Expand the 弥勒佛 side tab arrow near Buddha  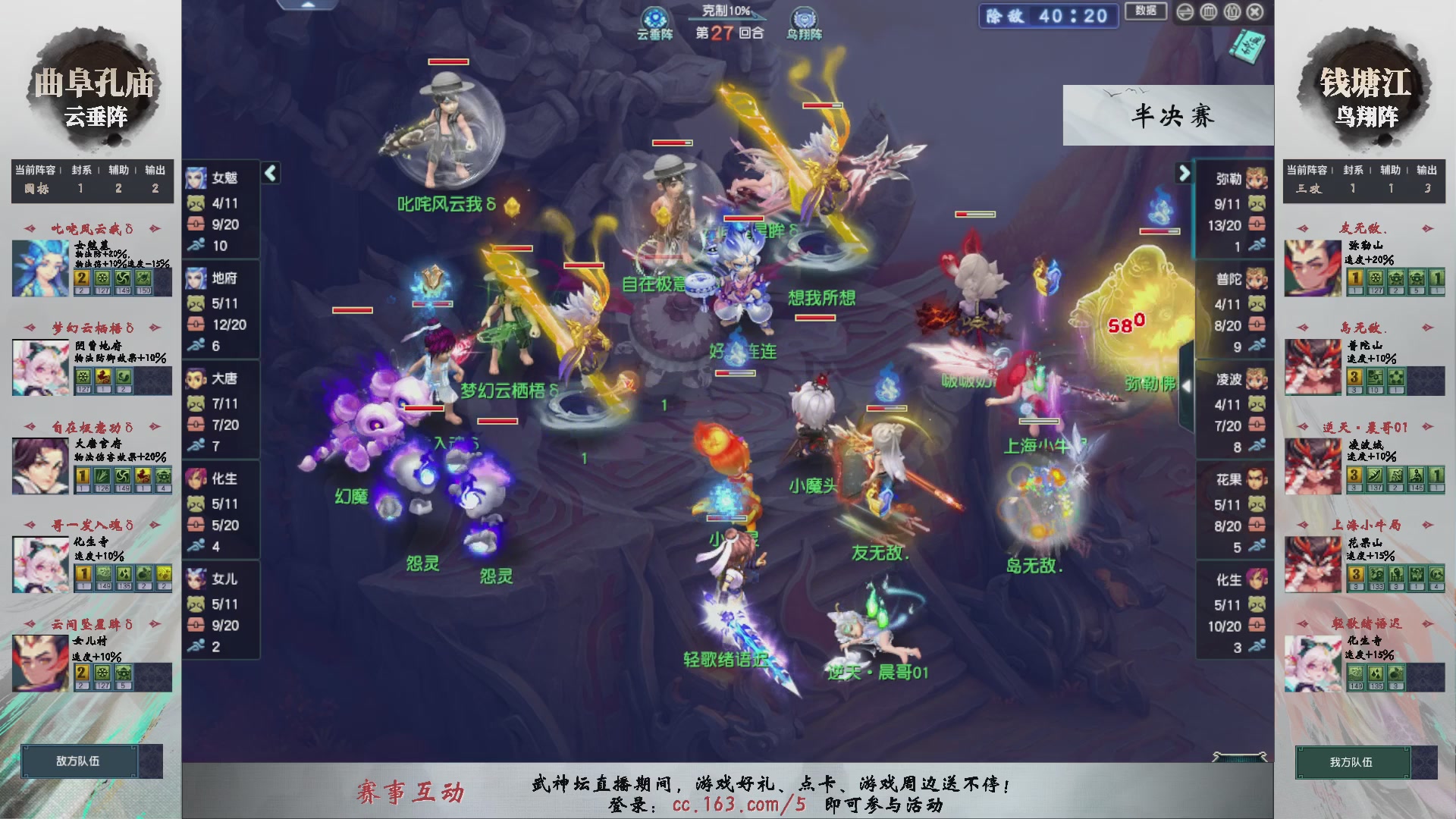click(1187, 385)
